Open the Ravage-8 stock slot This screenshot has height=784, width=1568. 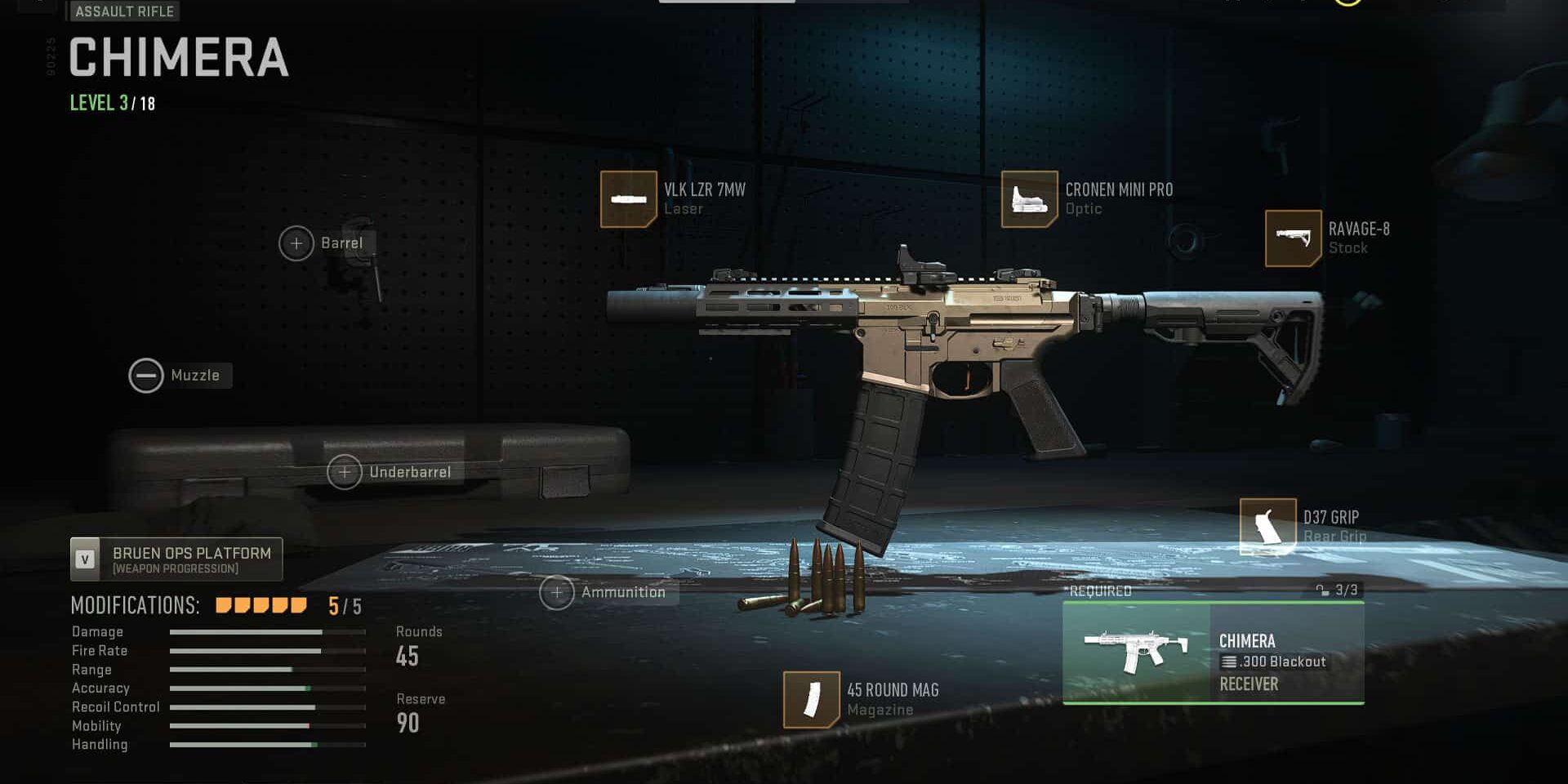tap(1293, 238)
